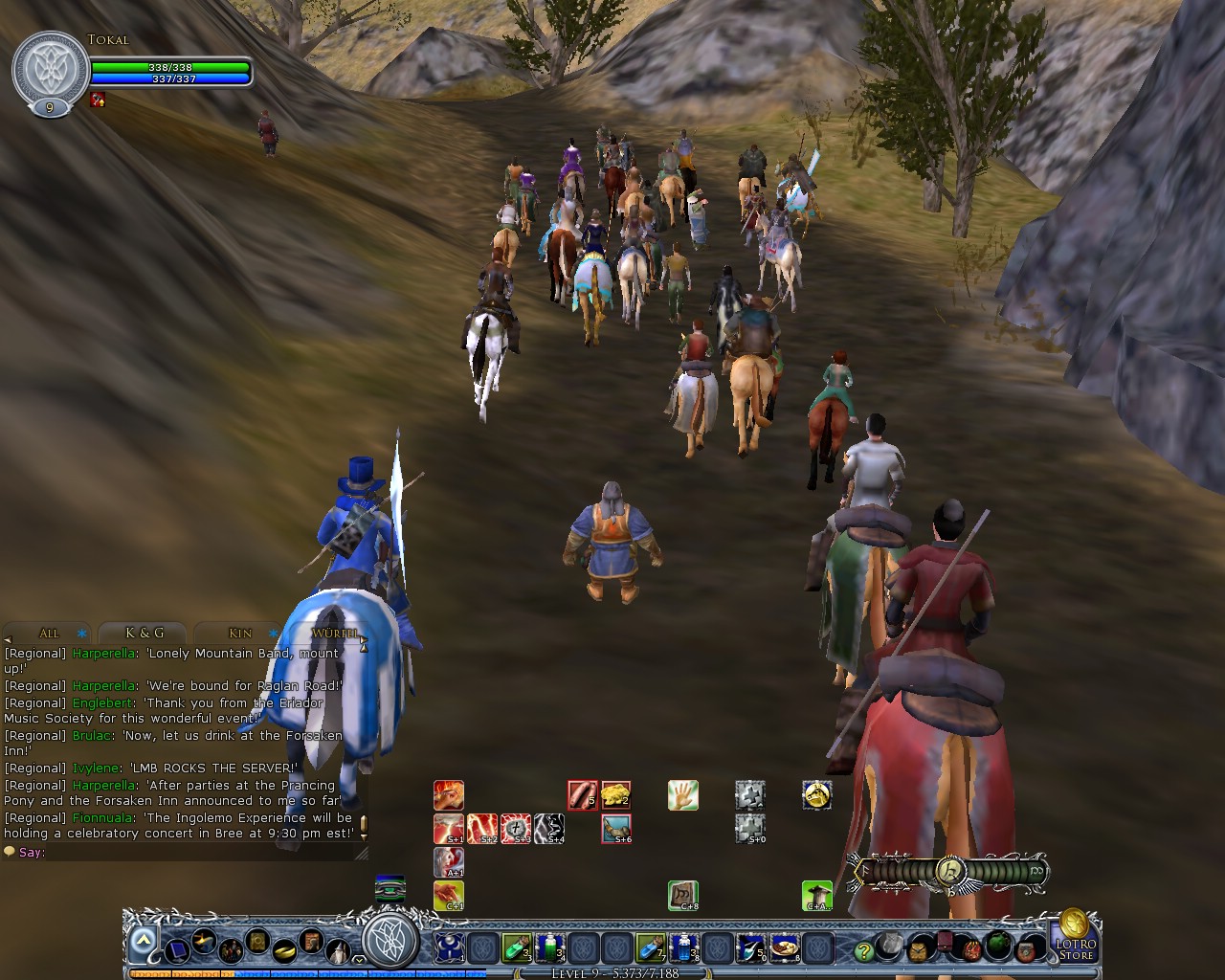Activate the red lightning skill labeled S+2
The image size is (1225, 980).
(481, 828)
